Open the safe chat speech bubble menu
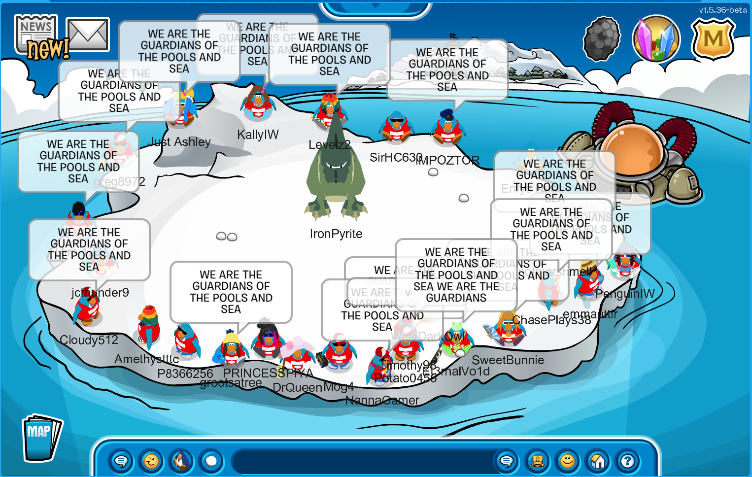Image resolution: width=752 pixels, height=477 pixels. coord(122,461)
